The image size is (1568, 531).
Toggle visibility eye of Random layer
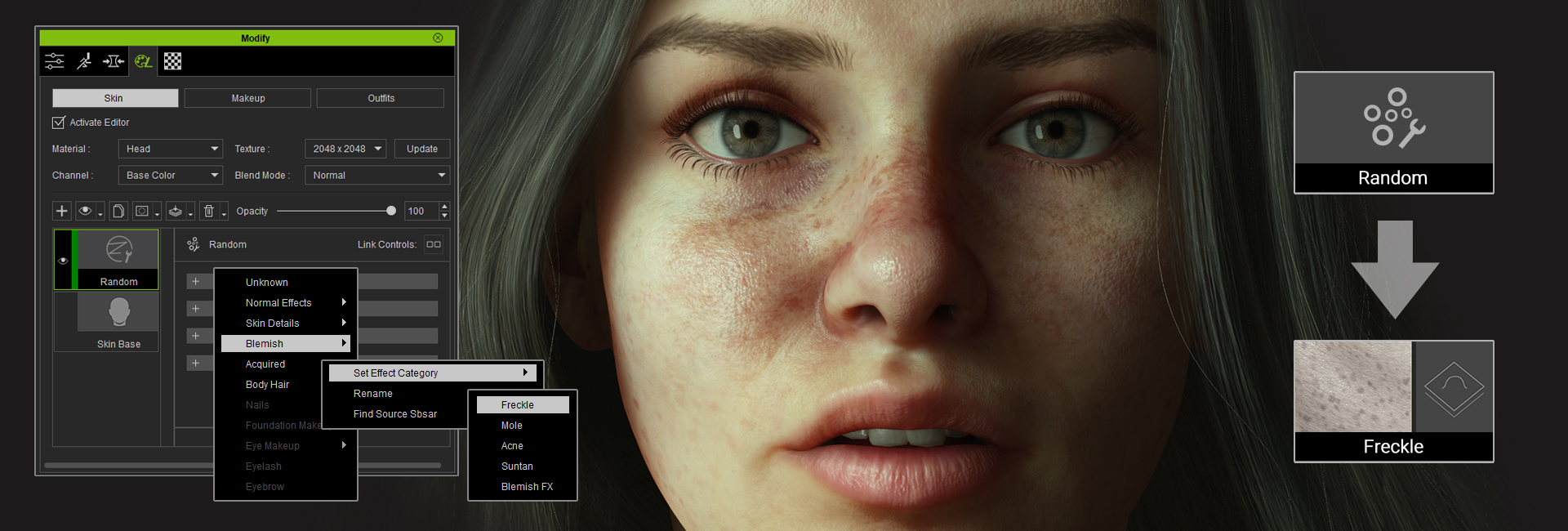[x=63, y=261]
